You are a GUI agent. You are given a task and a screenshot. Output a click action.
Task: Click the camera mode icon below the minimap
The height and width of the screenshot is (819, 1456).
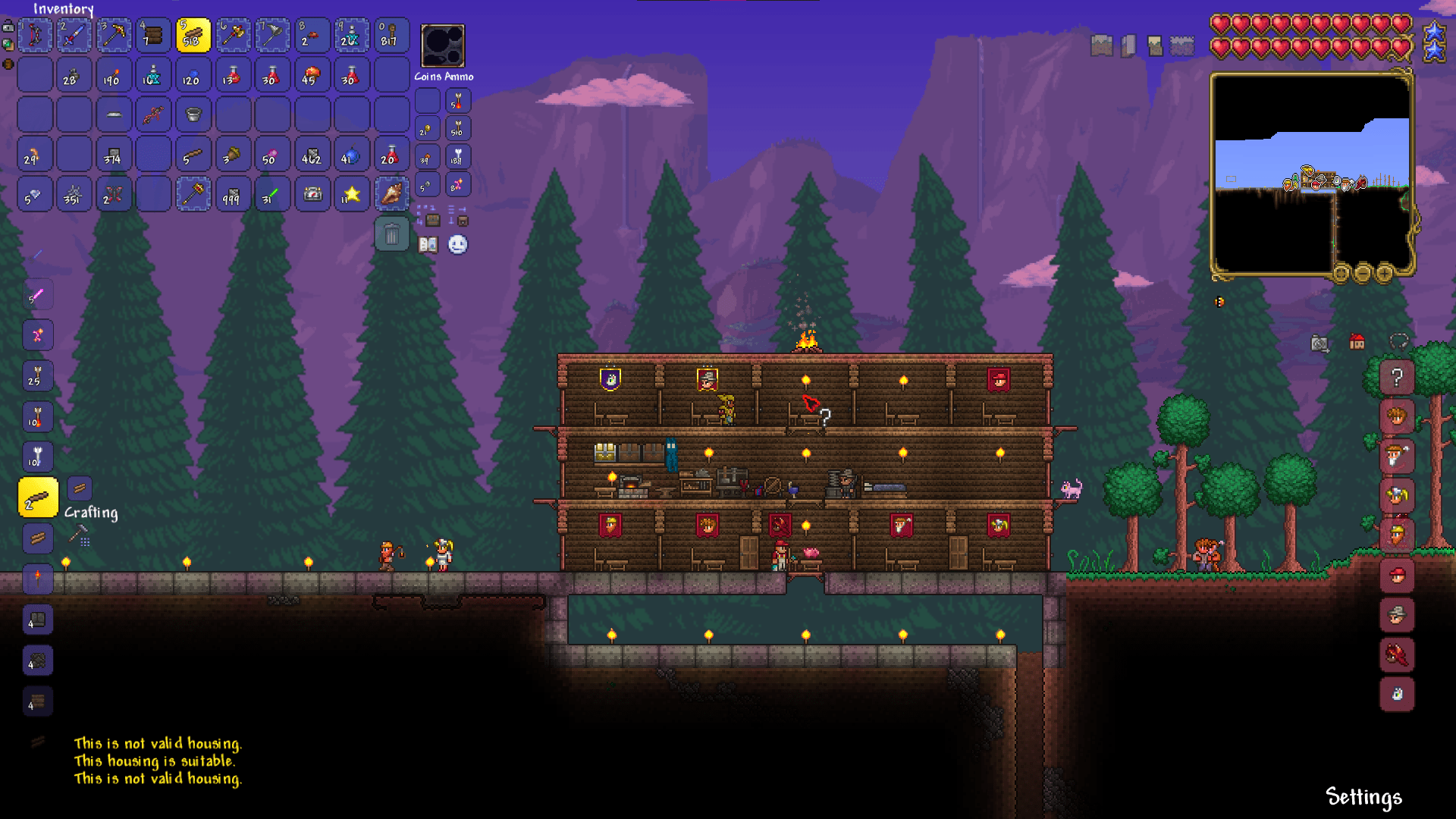pyautogui.click(x=1319, y=345)
